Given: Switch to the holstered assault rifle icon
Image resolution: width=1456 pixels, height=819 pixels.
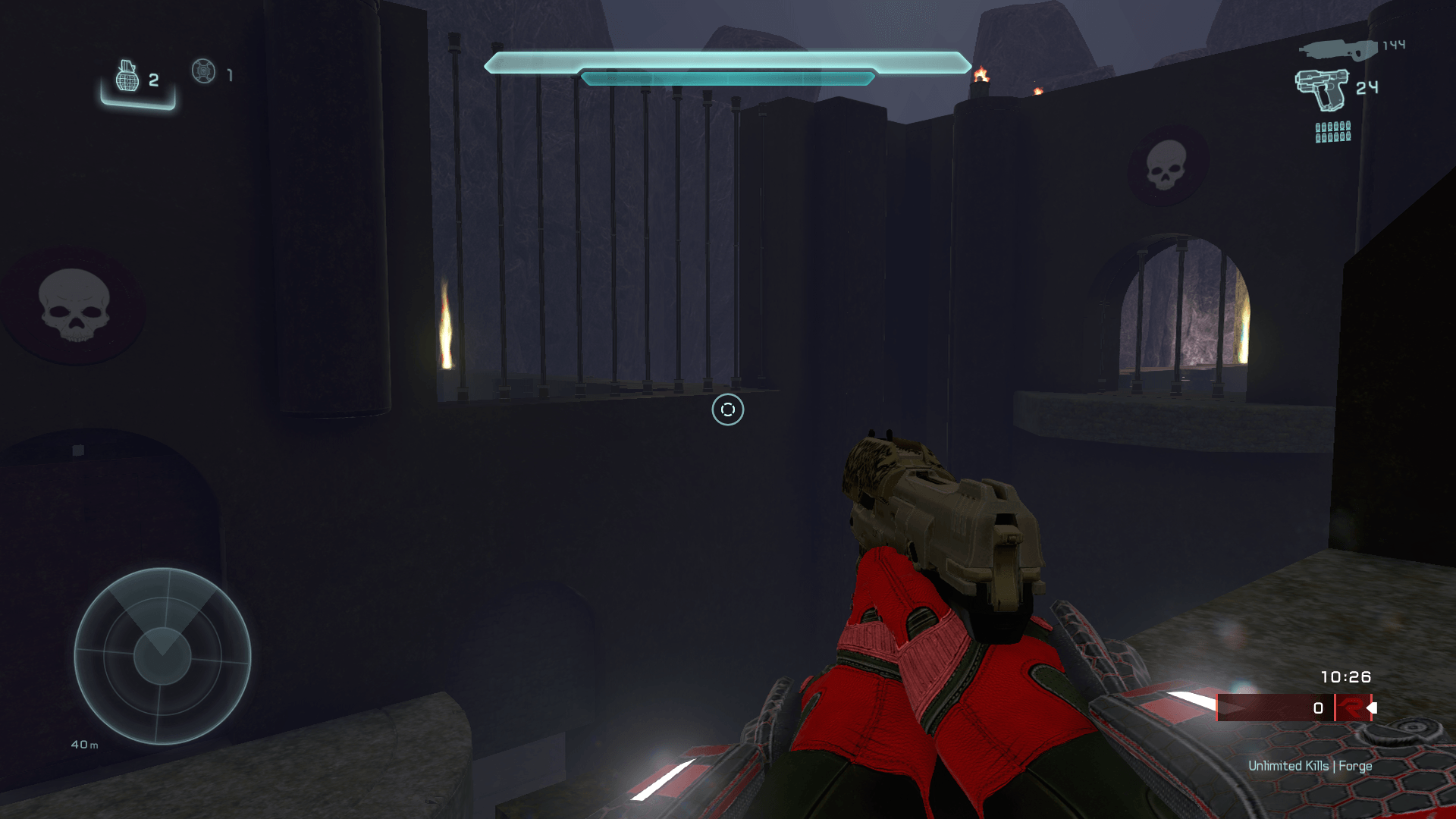Looking at the screenshot, I should click(1338, 50).
